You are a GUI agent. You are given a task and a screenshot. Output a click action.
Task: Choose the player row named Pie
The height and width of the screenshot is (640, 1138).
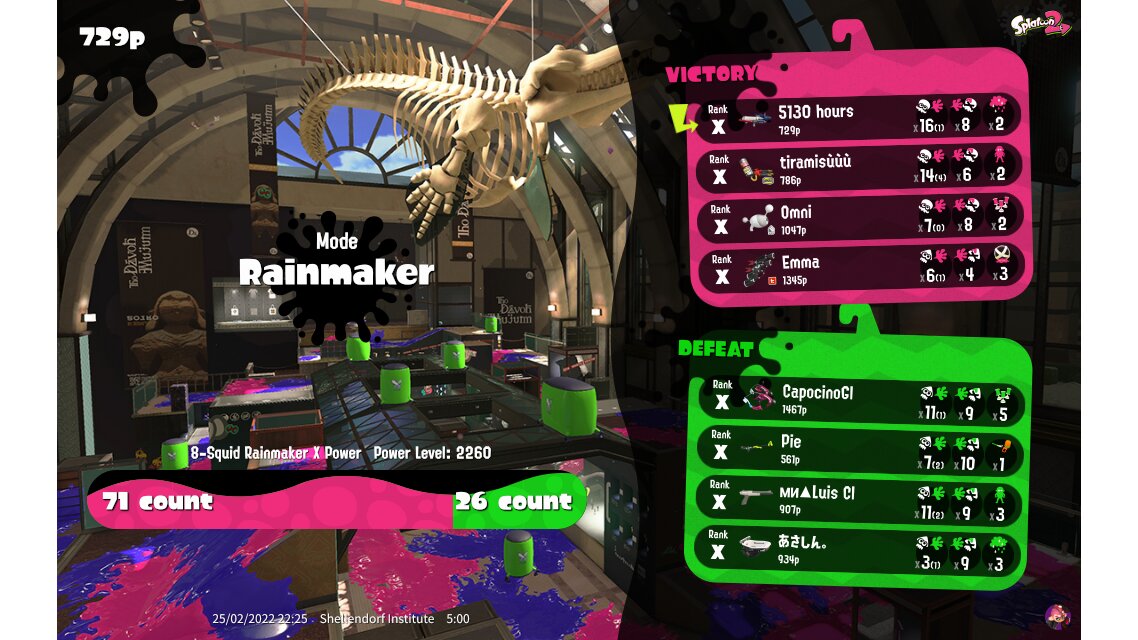coord(860,449)
